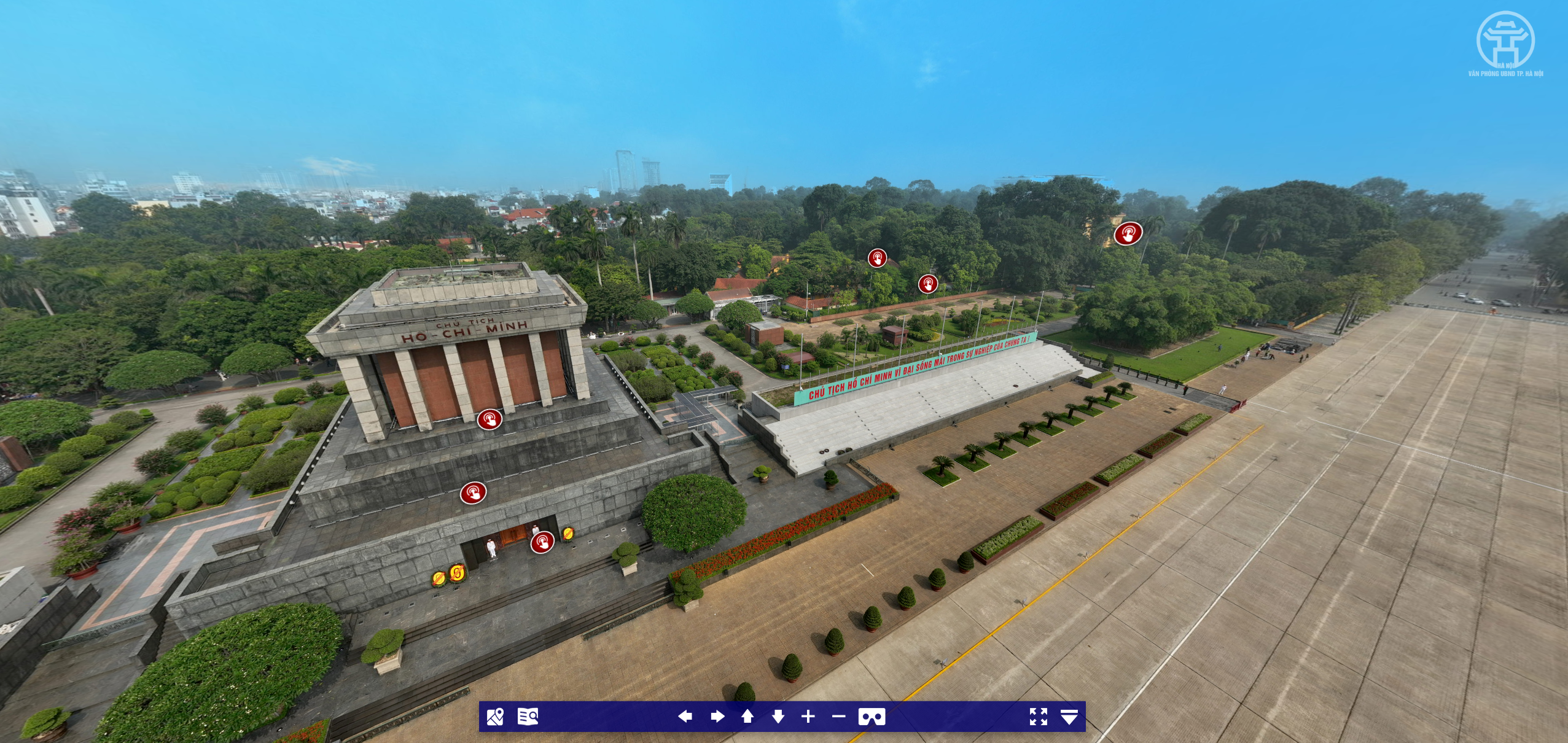Enable VR headset mode
Screen dimensions: 1568x743
[x=872, y=717]
